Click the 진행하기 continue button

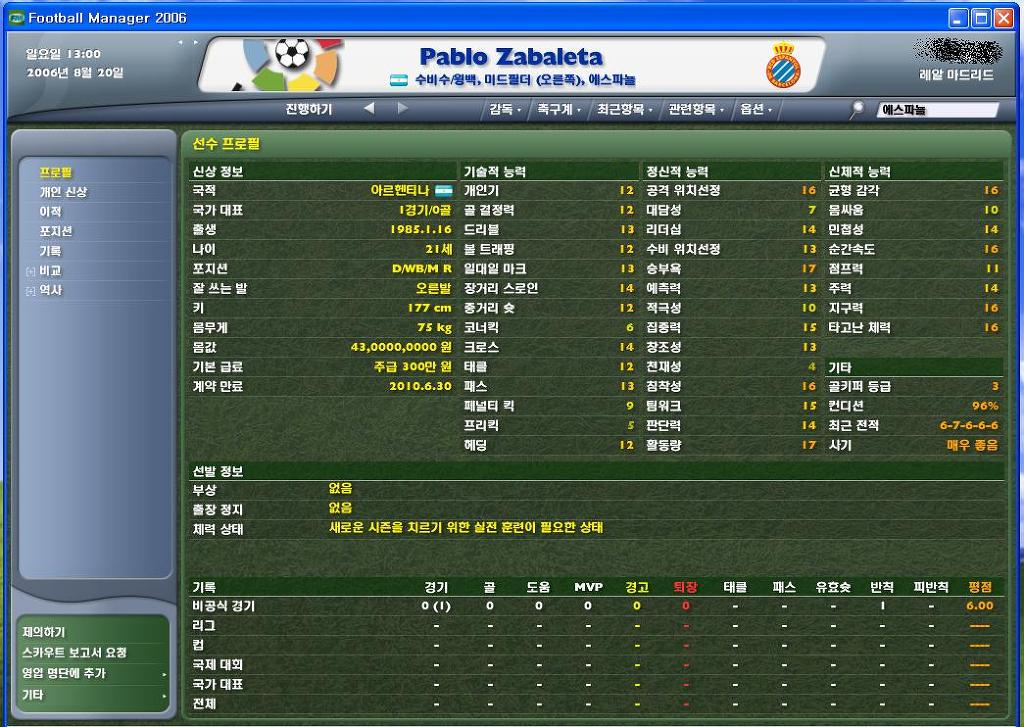pyautogui.click(x=308, y=109)
